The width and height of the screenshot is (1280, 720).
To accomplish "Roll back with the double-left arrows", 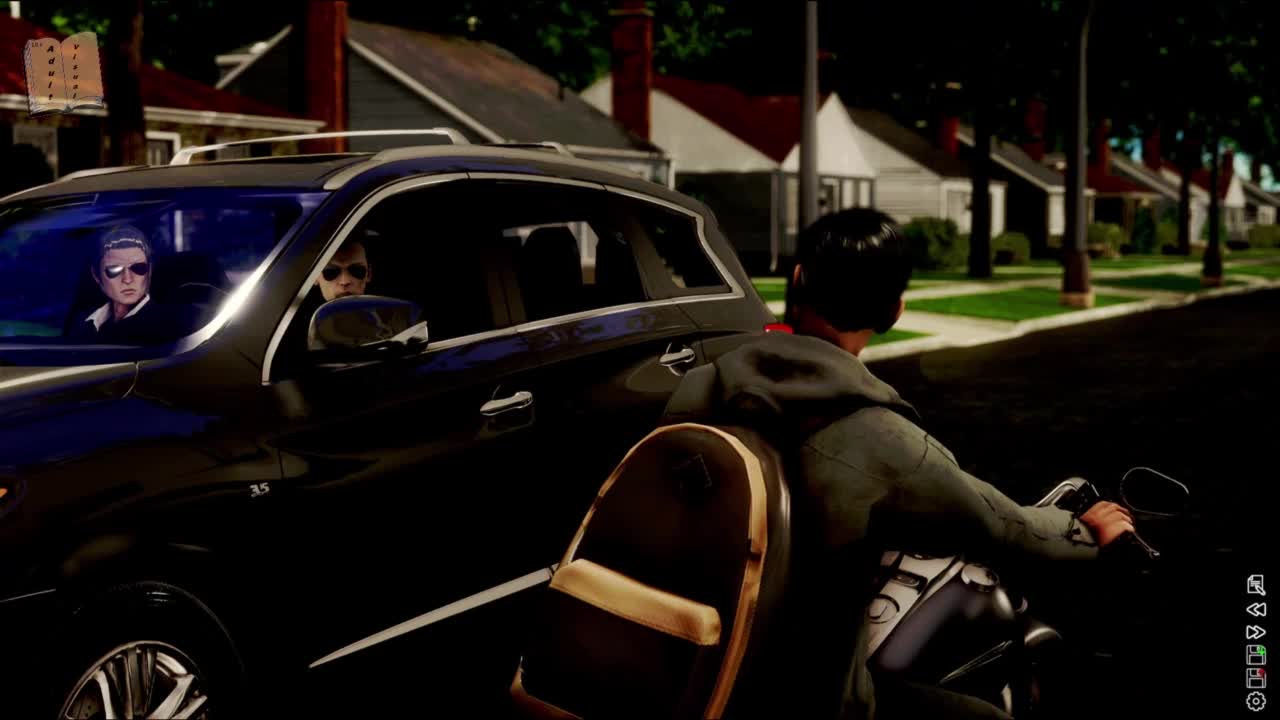I will pos(1256,609).
